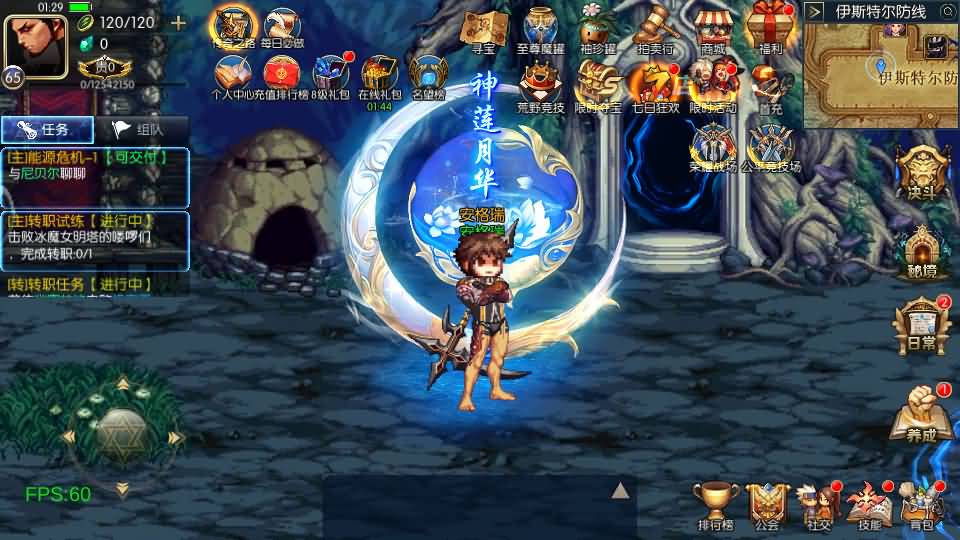
Task: Open the 拍卖行 auction house
Action: pyautogui.click(x=655, y=28)
